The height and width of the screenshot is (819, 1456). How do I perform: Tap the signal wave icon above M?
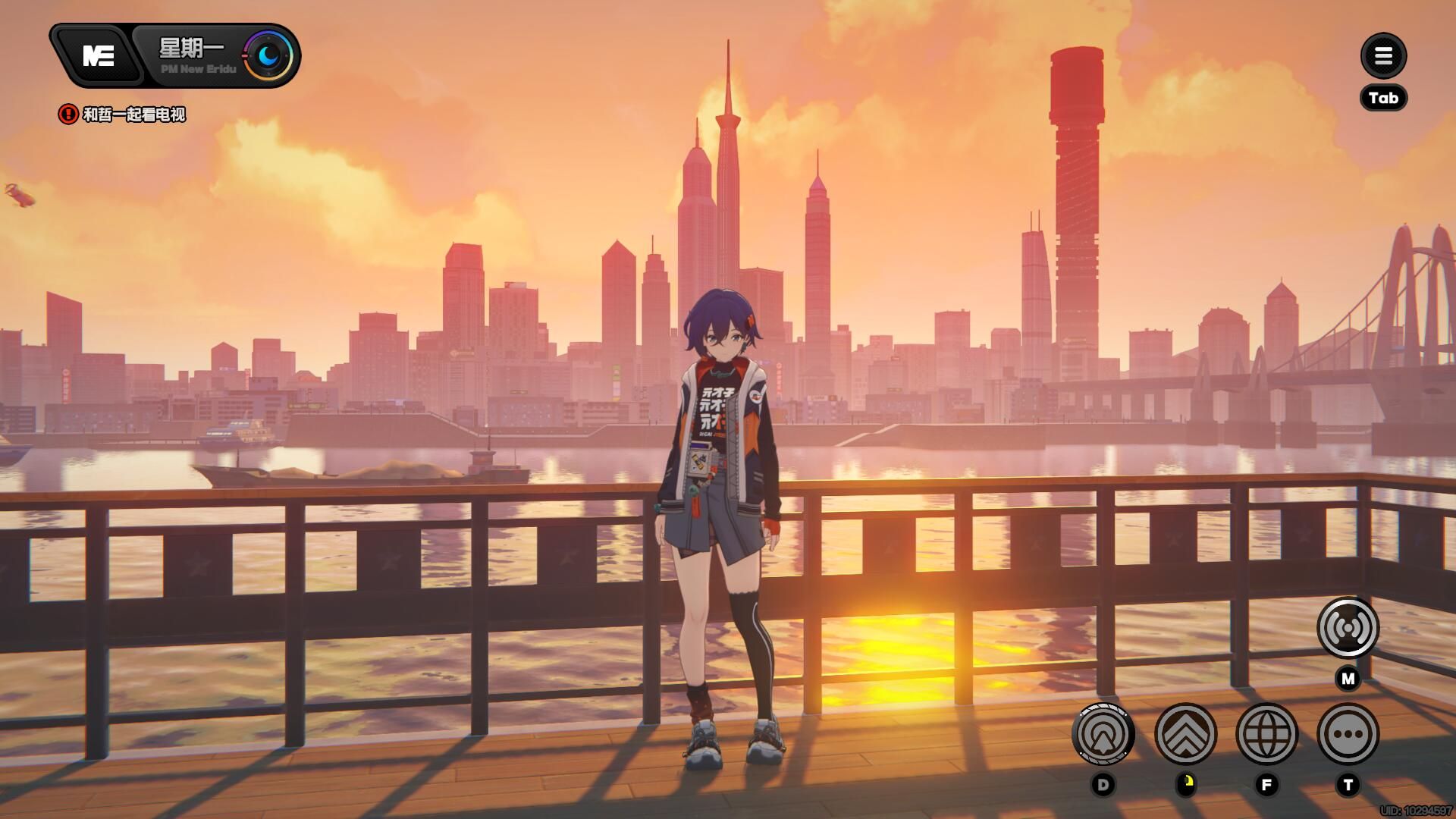(x=1348, y=628)
